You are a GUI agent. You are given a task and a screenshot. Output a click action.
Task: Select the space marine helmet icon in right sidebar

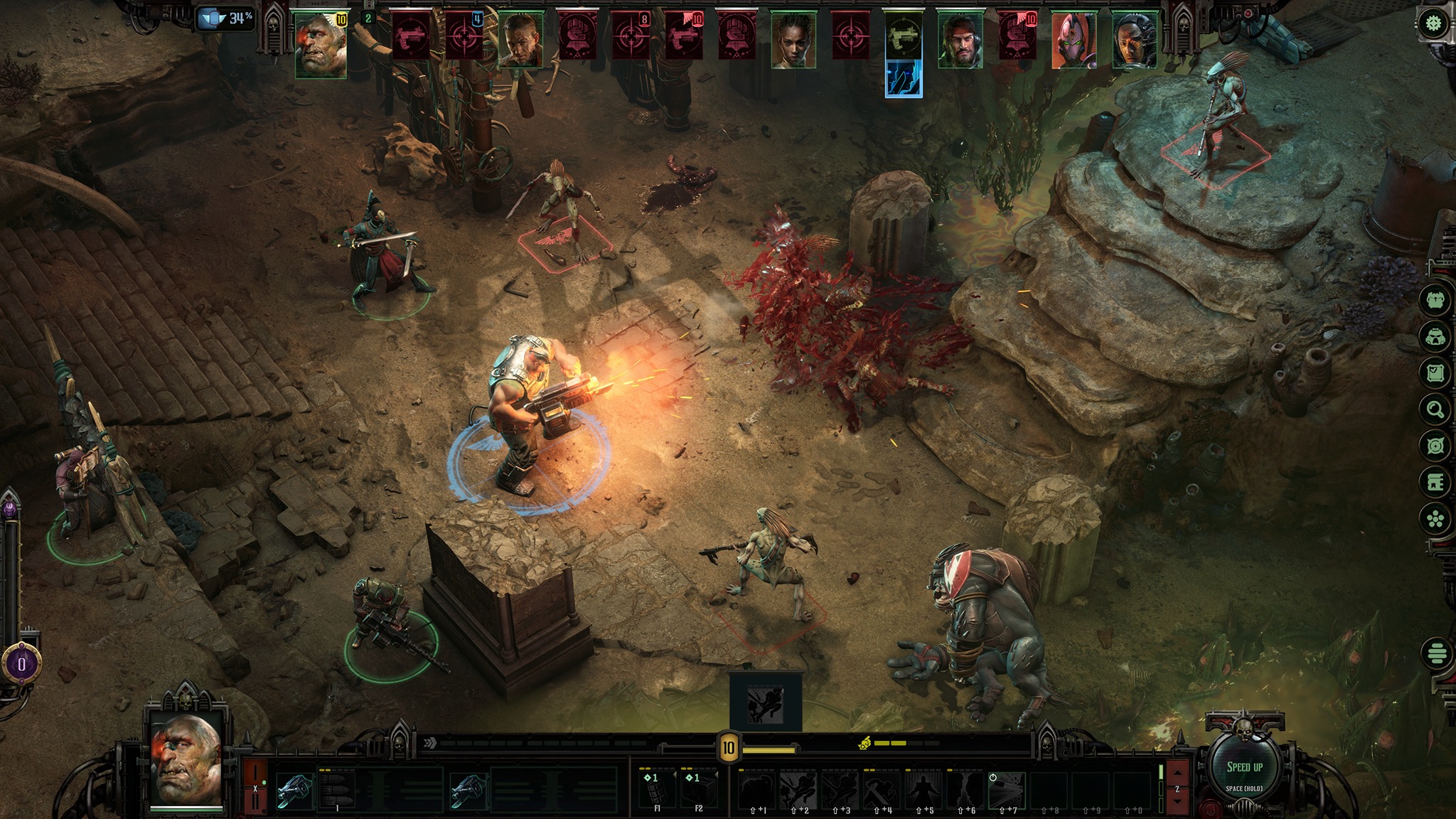(1437, 337)
